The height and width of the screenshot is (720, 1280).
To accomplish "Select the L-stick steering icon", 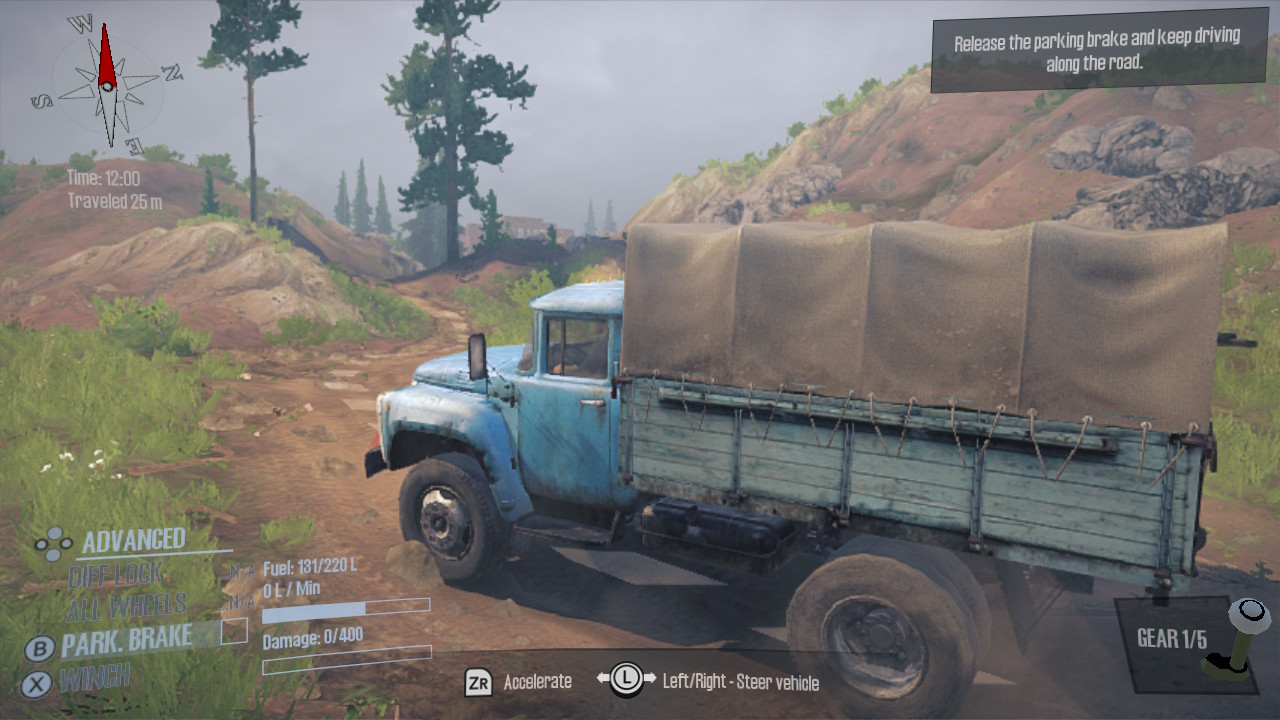I will tap(626, 678).
